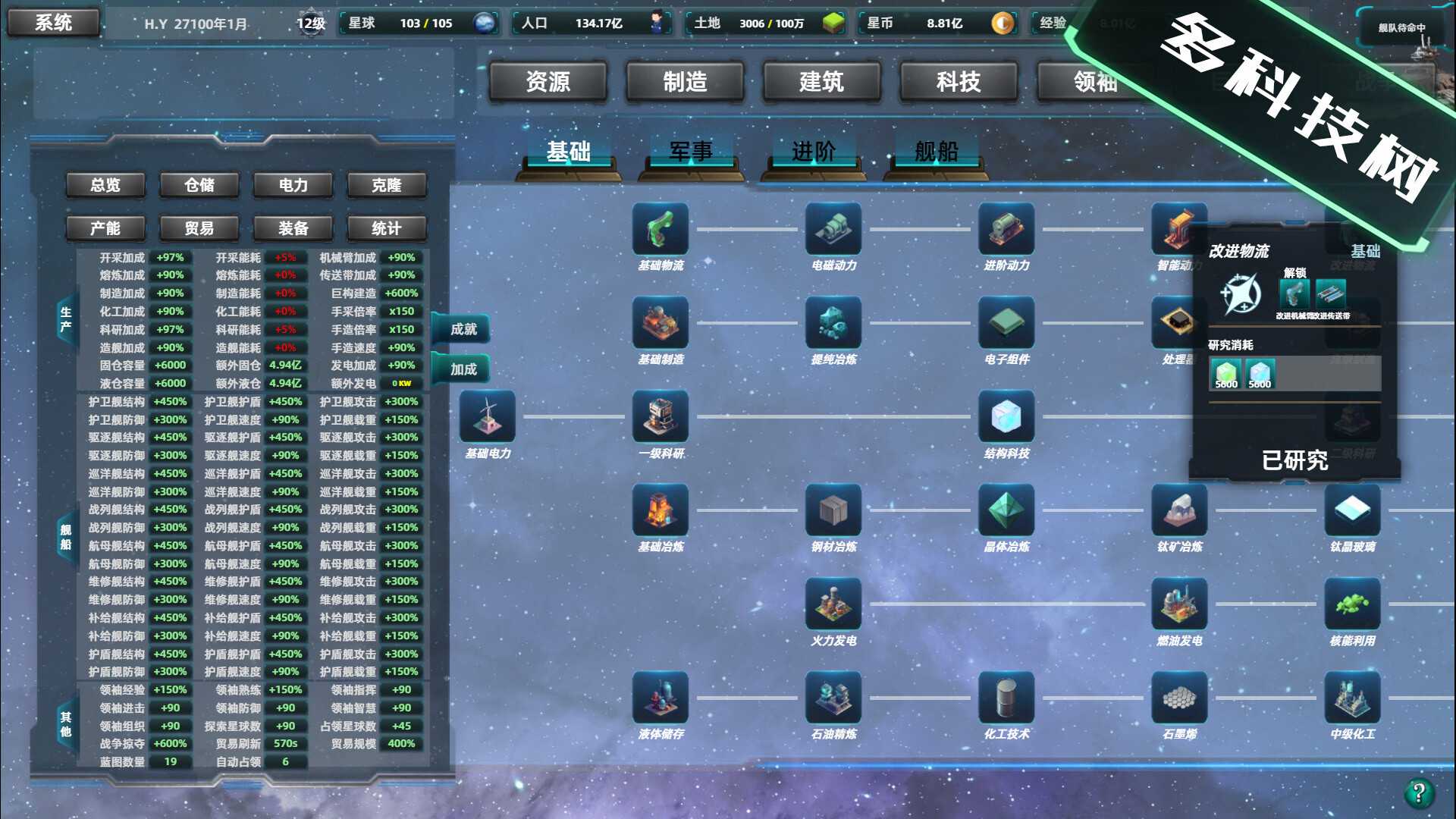This screenshot has height=819, width=1456.
Task: Select the 基础电力 wind turbine node
Action: pos(488,416)
